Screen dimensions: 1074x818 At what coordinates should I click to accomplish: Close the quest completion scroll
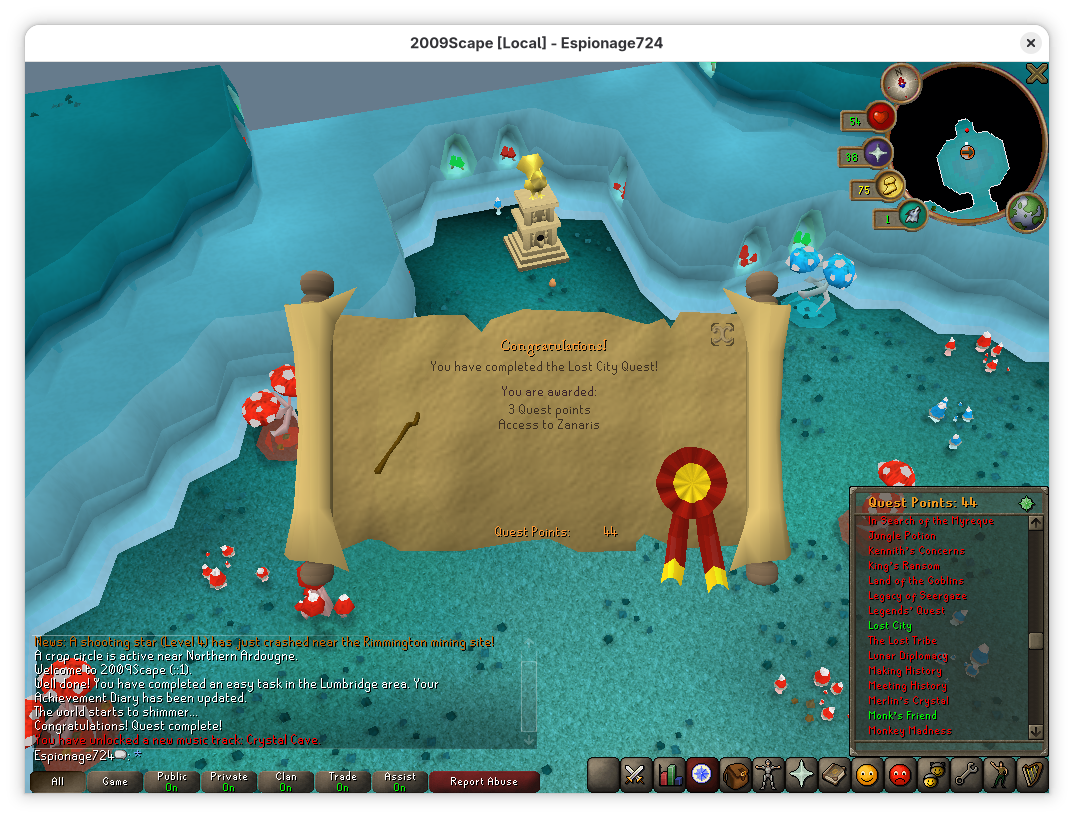(x=723, y=333)
